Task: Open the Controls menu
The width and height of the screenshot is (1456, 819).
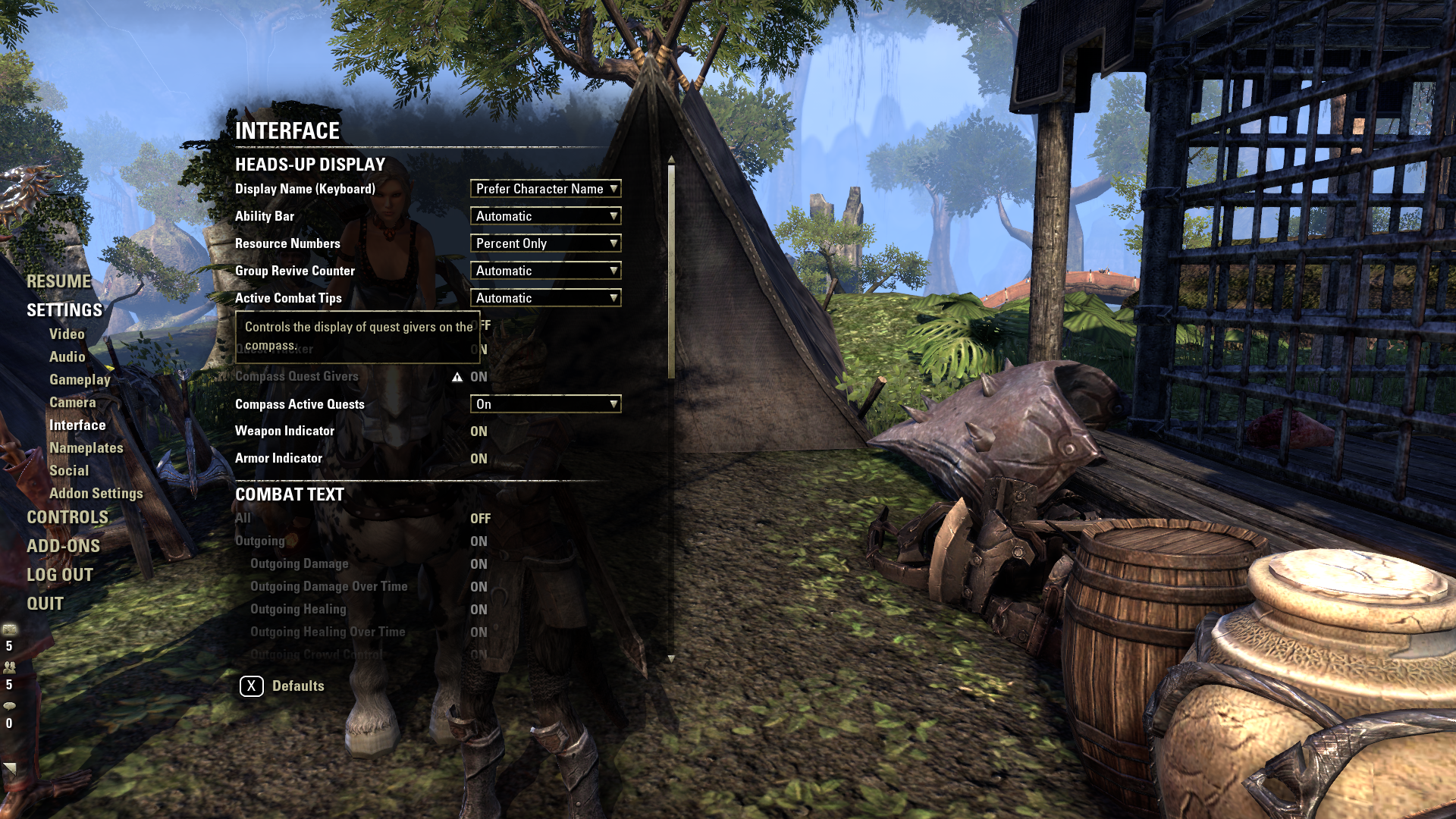Action: click(x=67, y=517)
